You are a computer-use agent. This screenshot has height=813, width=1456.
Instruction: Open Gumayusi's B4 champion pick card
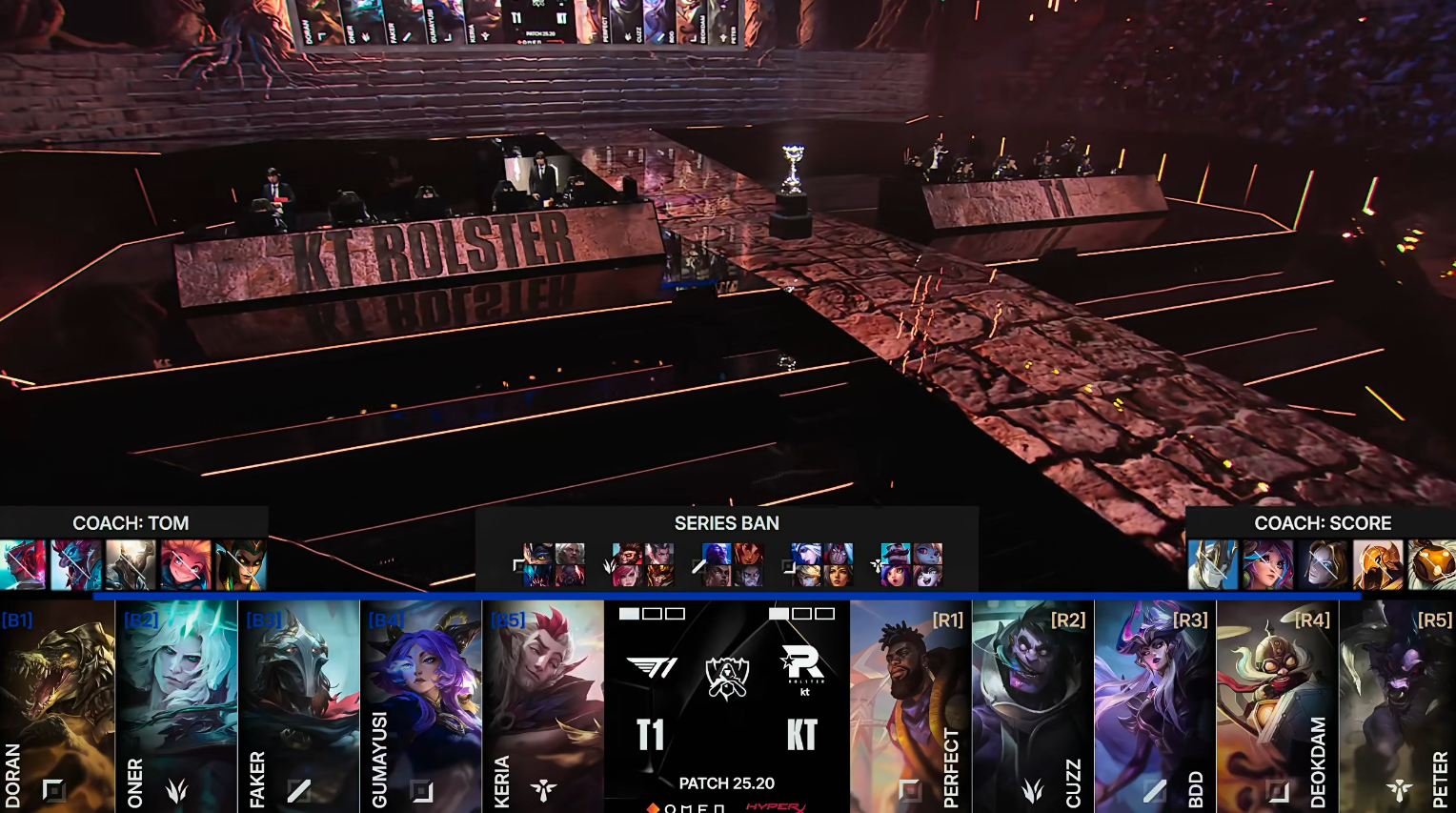click(x=420, y=705)
